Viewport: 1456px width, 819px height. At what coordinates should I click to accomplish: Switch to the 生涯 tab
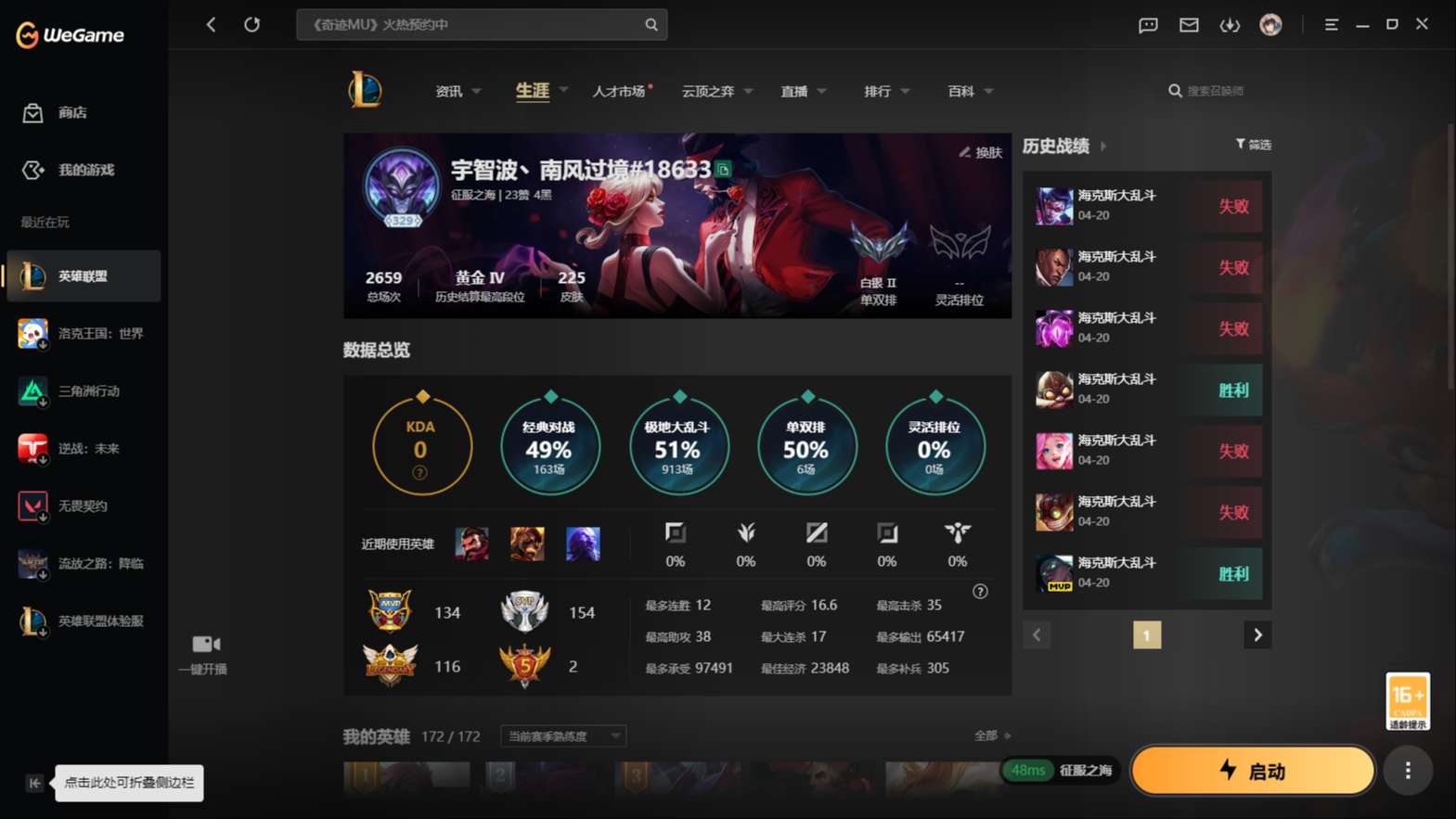coord(531,91)
